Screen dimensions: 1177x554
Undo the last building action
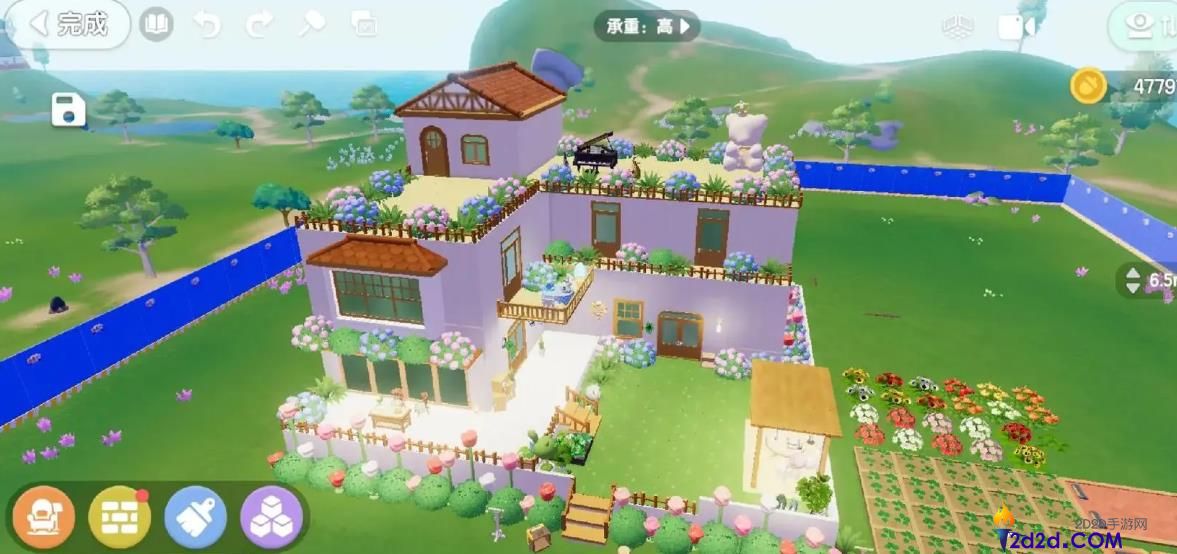tap(207, 24)
